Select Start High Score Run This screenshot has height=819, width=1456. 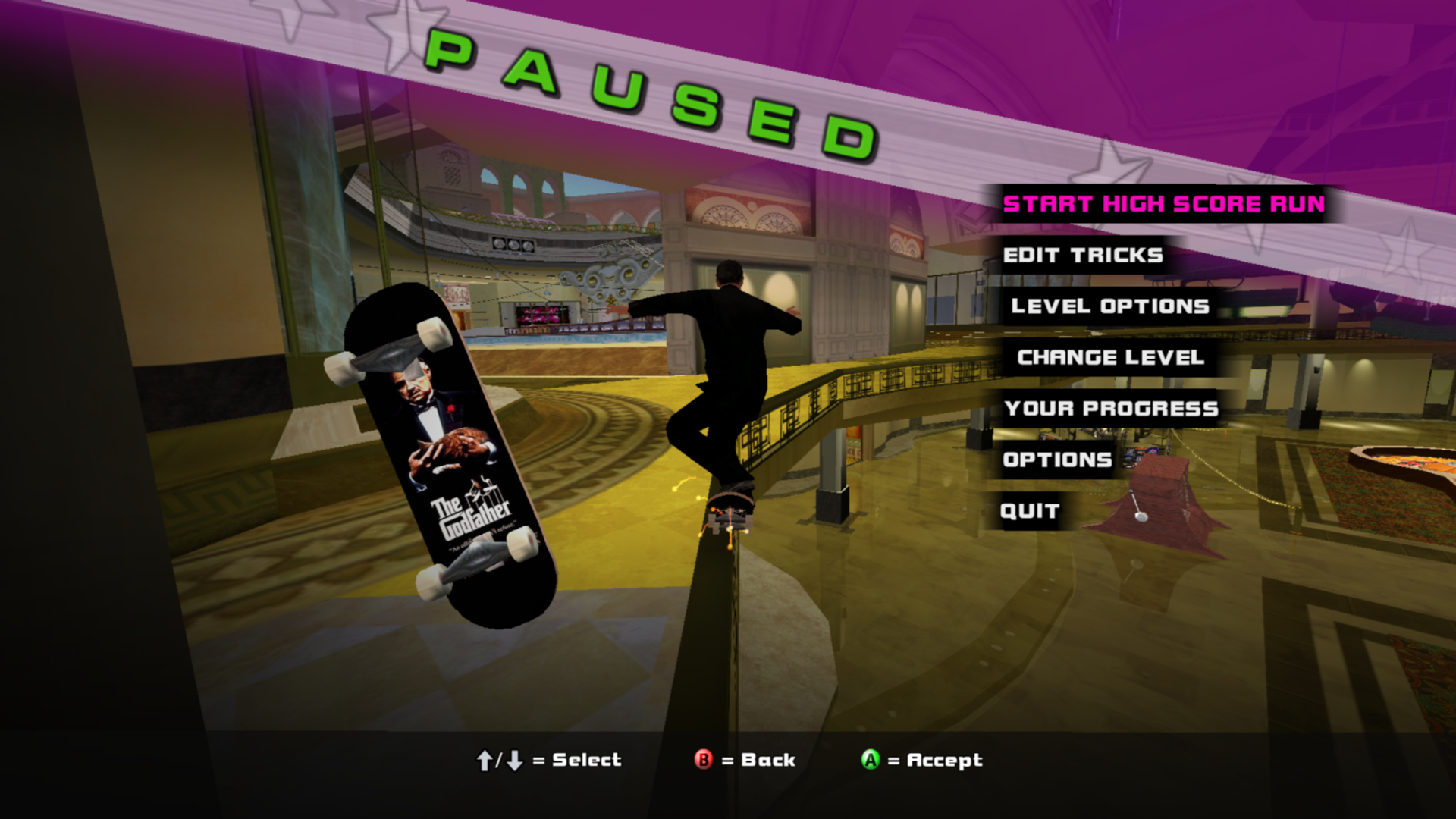1163,204
